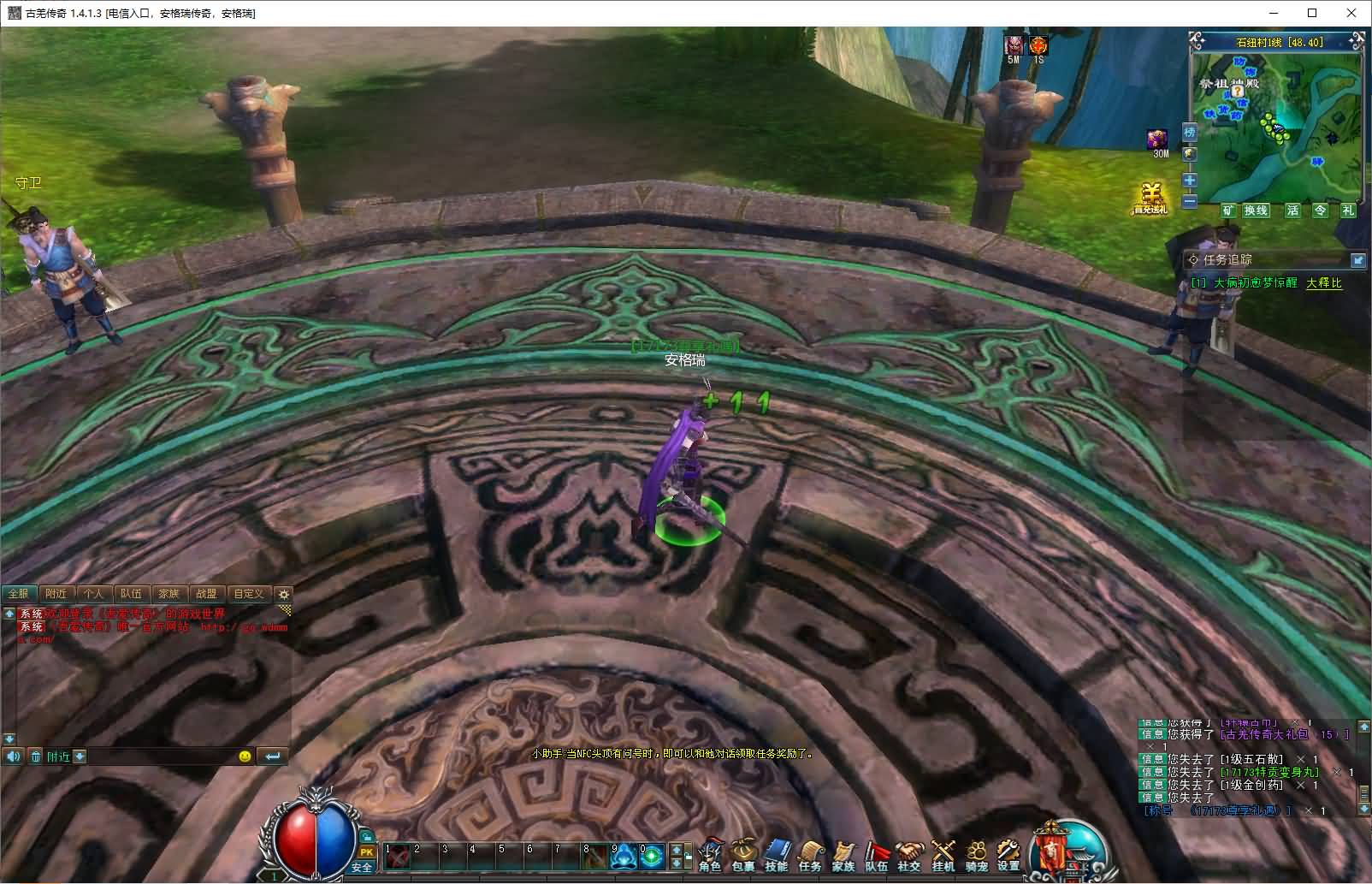
Task: Switch chat to the 附近 nearby tab
Action: [x=56, y=593]
